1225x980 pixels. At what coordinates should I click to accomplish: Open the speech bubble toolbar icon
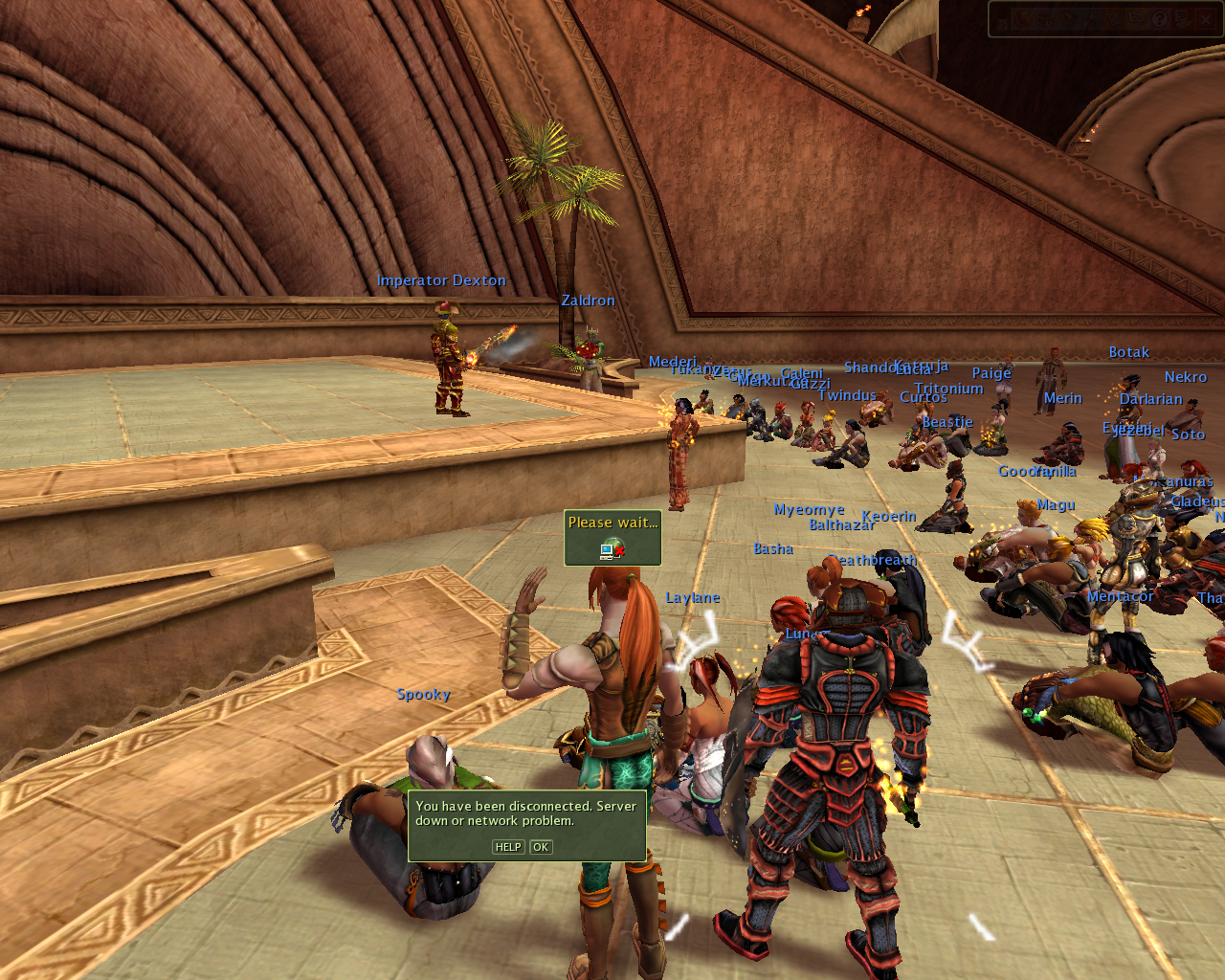pyautogui.click(x=1136, y=18)
